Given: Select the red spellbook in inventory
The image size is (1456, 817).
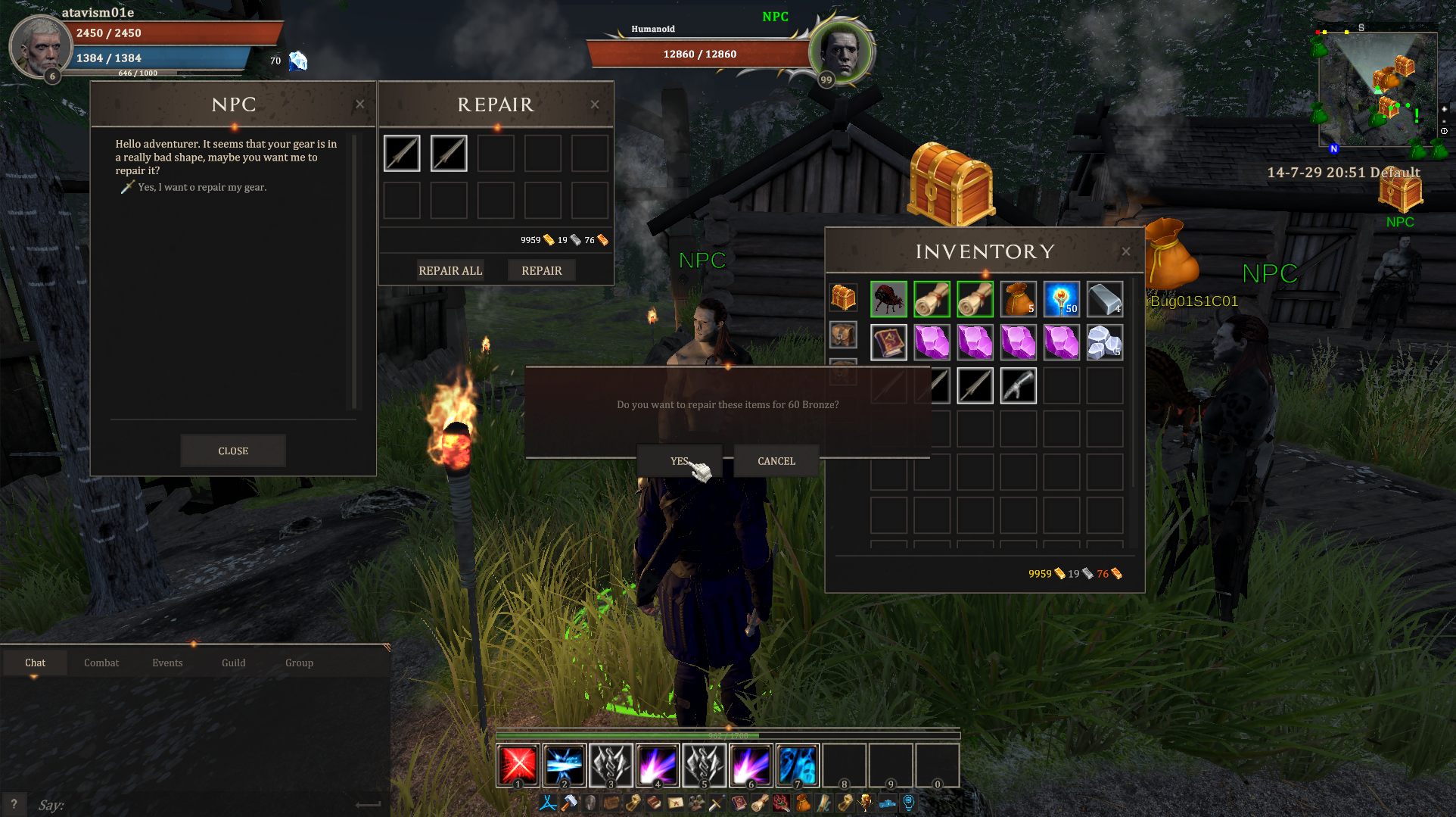Looking at the screenshot, I should pyautogui.click(x=888, y=342).
